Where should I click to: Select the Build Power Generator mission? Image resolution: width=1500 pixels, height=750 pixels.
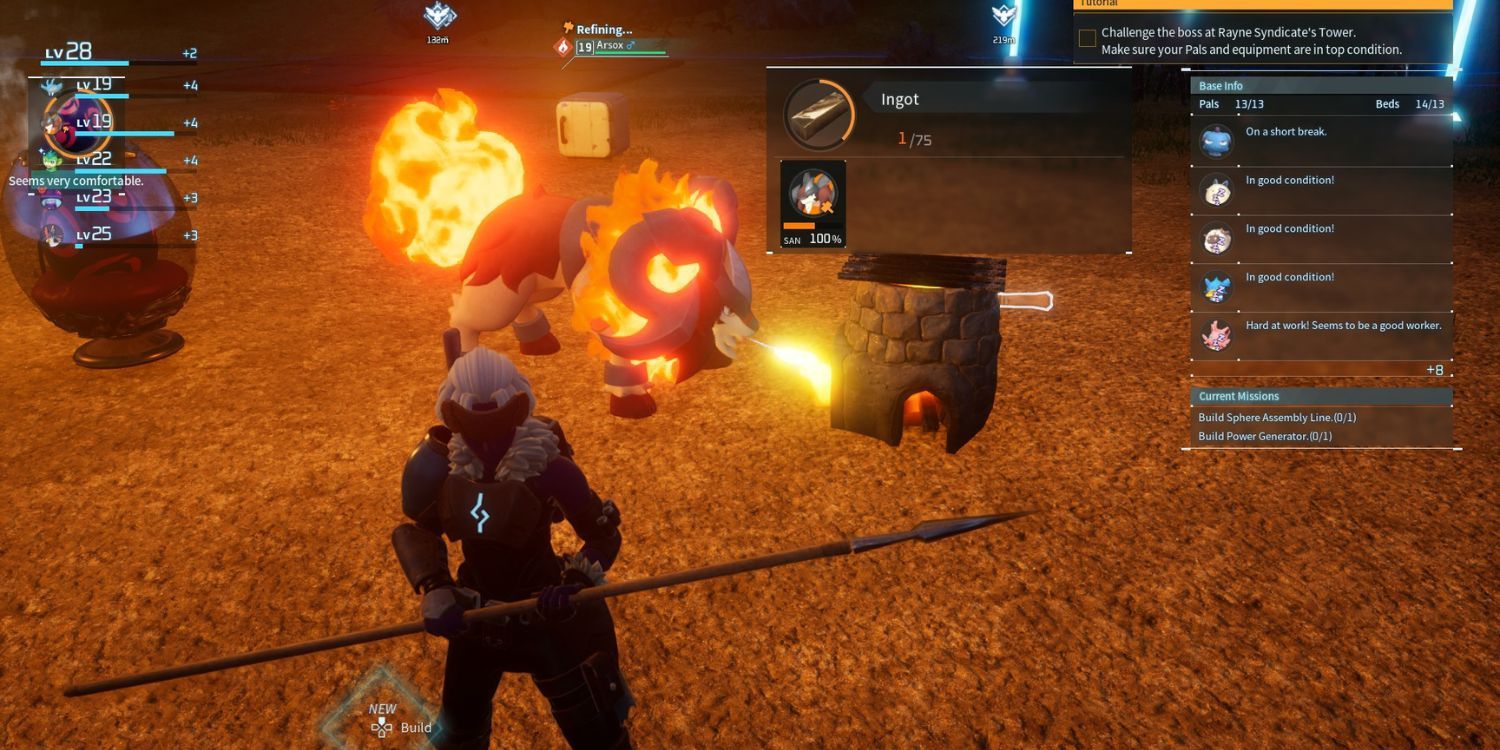pyautogui.click(x=1265, y=437)
